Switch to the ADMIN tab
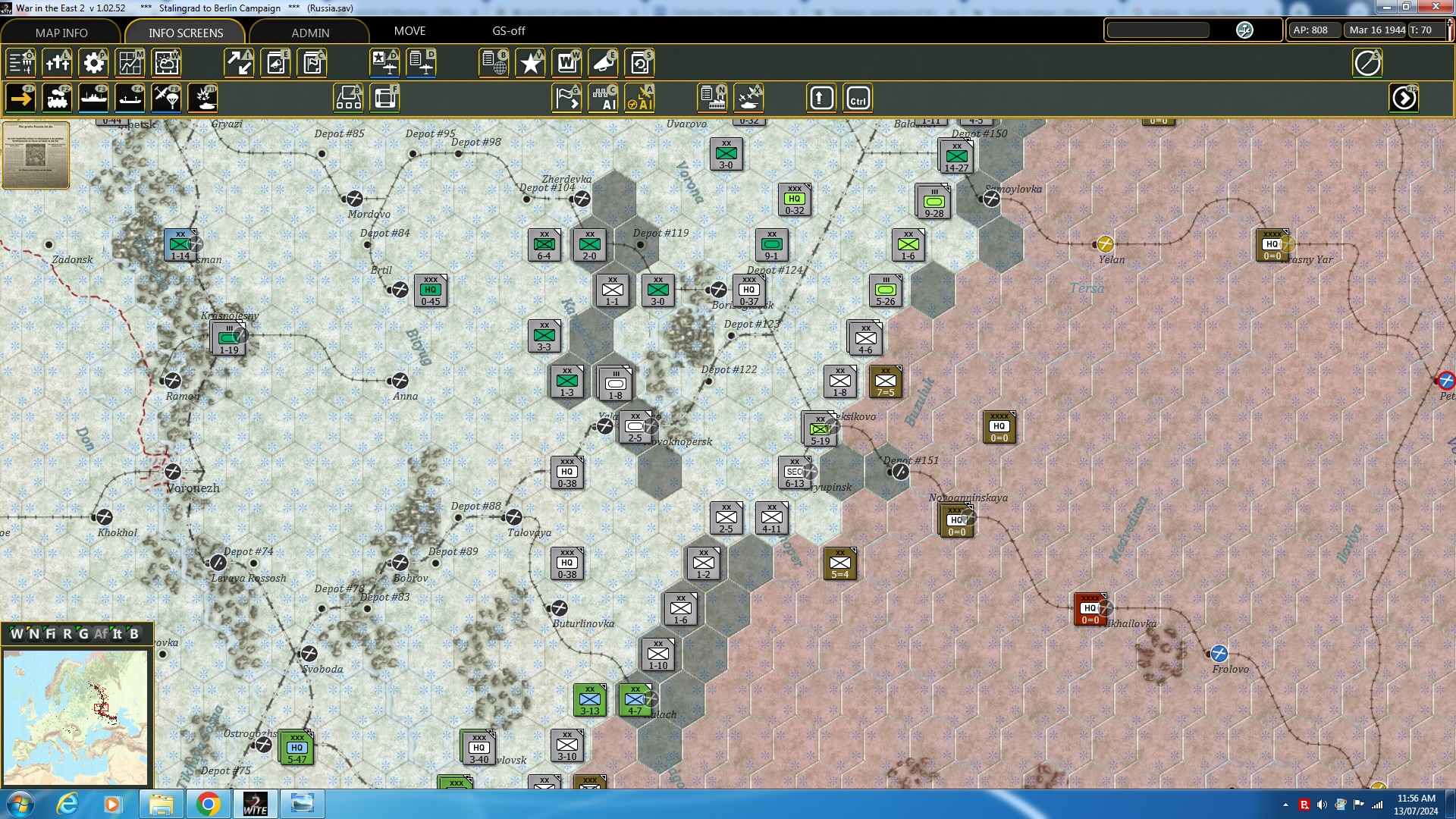 click(x=311, y=33)
